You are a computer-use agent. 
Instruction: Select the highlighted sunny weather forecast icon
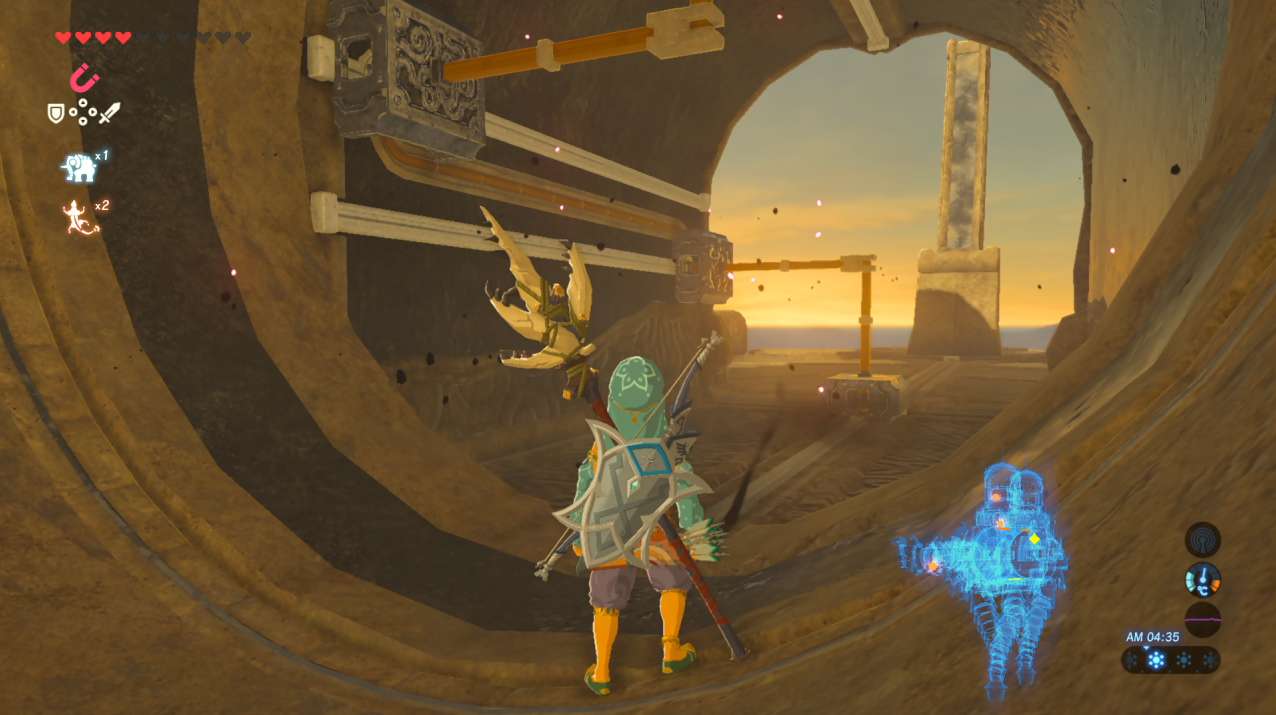click(x=1157, y=660)
